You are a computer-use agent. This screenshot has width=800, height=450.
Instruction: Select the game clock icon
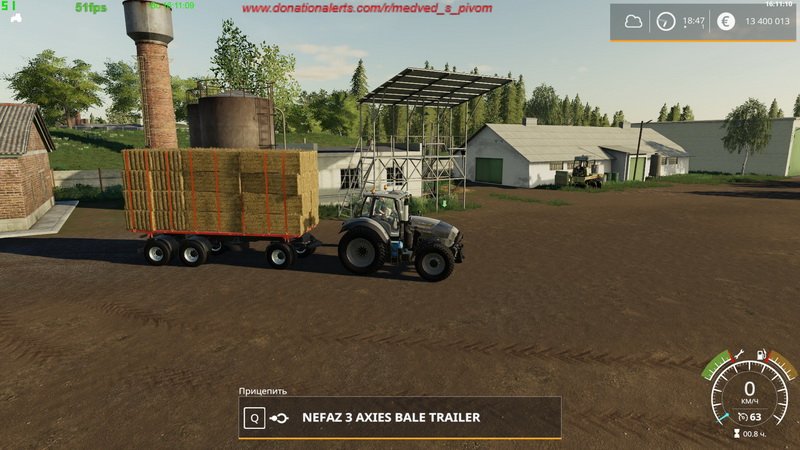pyautogui.click(x=666, y=21)
